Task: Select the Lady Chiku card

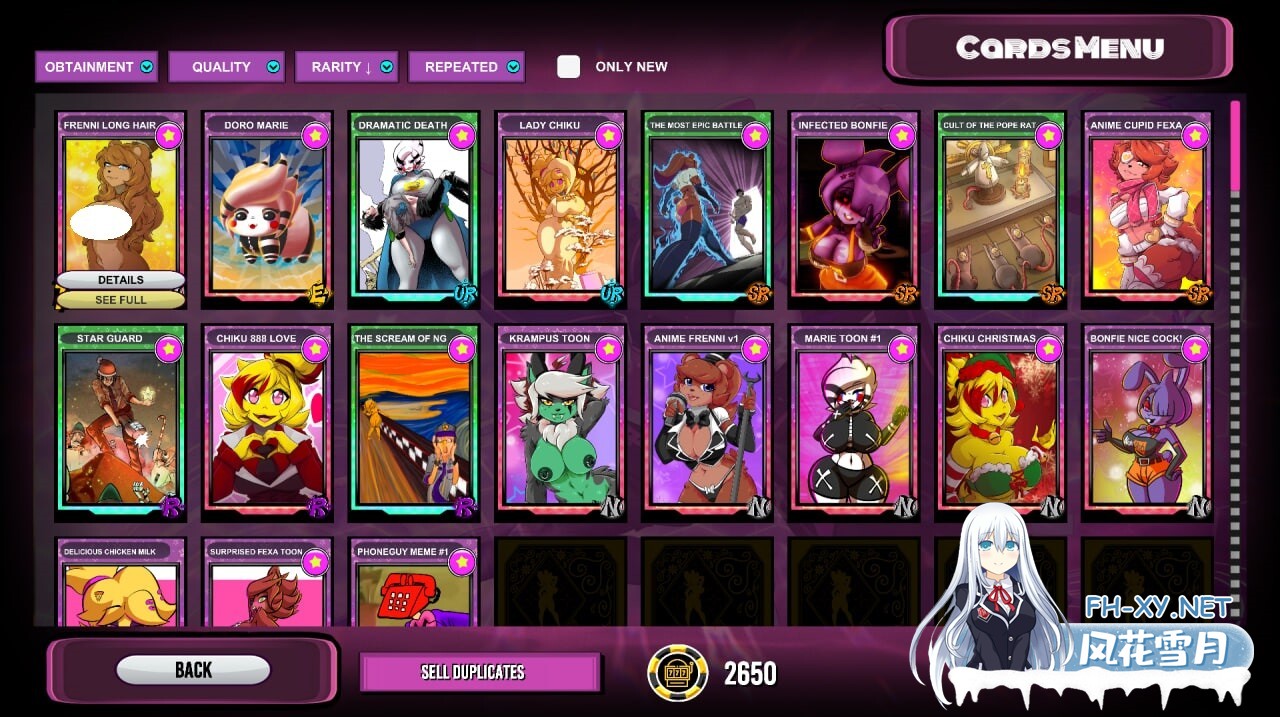Action: pyautogui.click(x=560, y=210)
